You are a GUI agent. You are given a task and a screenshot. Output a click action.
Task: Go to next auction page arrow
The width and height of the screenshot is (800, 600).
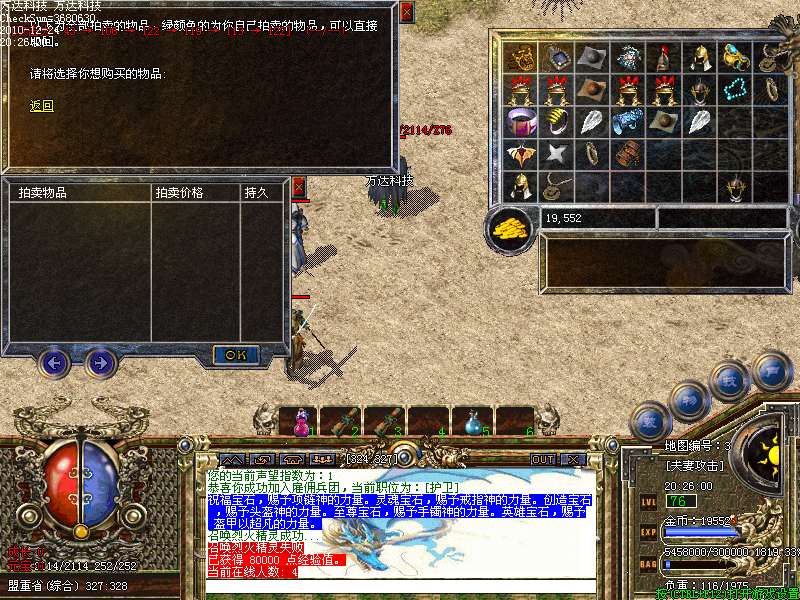click(100, 362)
